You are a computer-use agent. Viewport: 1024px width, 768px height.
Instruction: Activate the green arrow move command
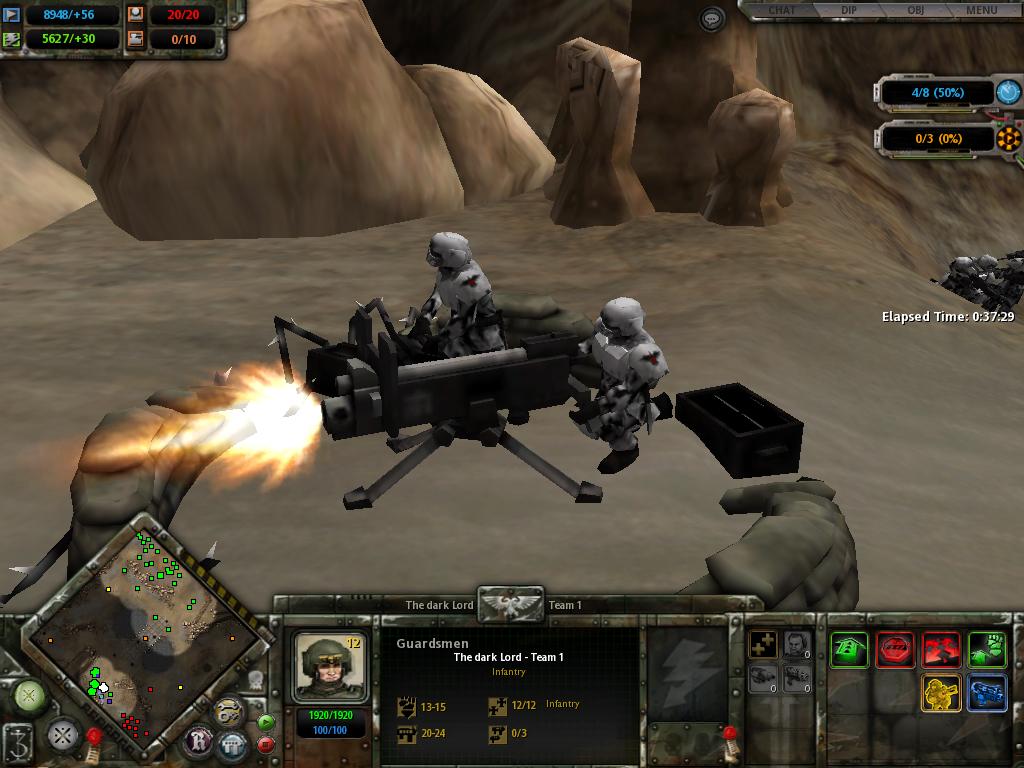(849, 650)
